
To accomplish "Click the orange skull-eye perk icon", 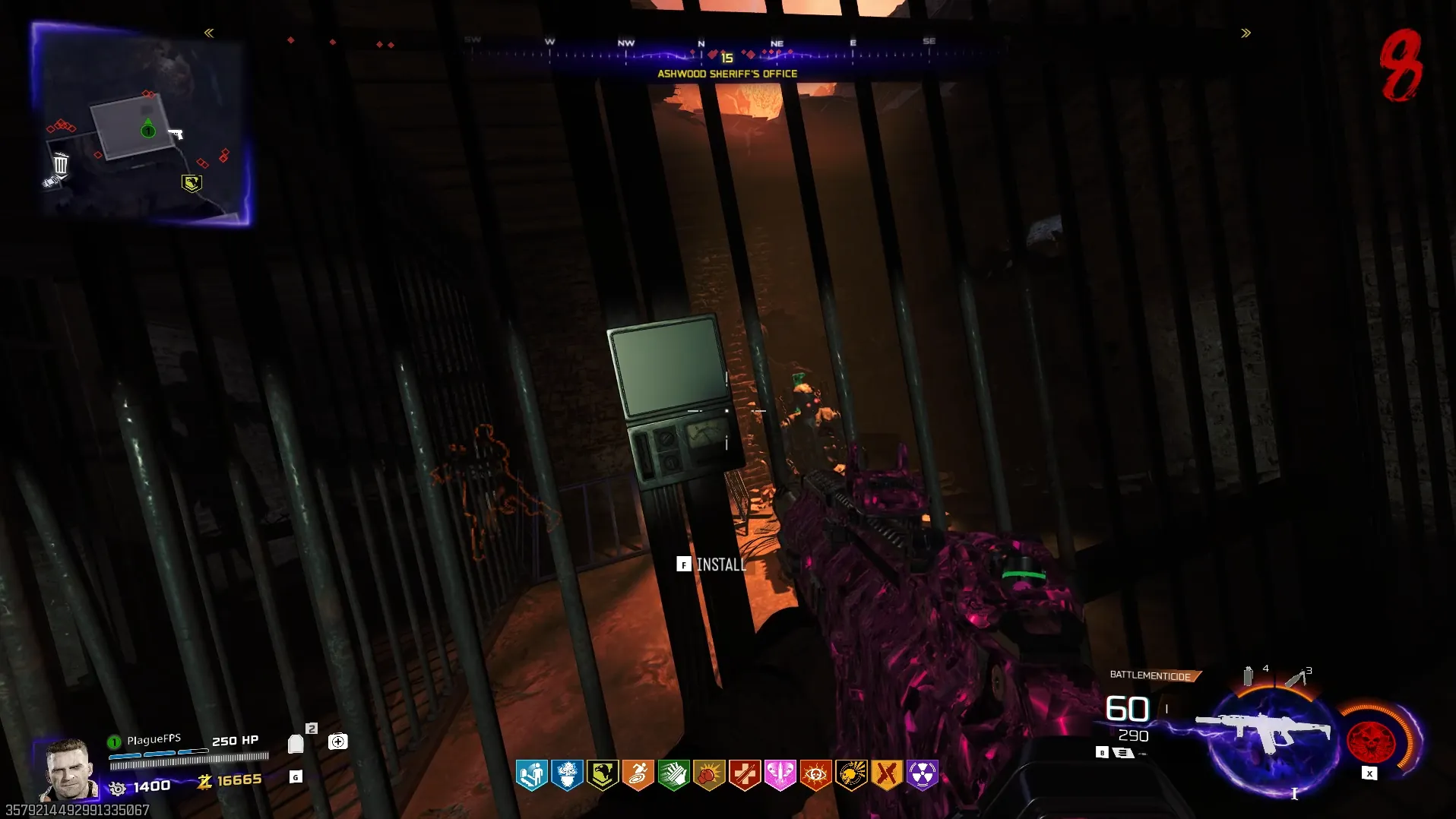I will click(815, 775).
